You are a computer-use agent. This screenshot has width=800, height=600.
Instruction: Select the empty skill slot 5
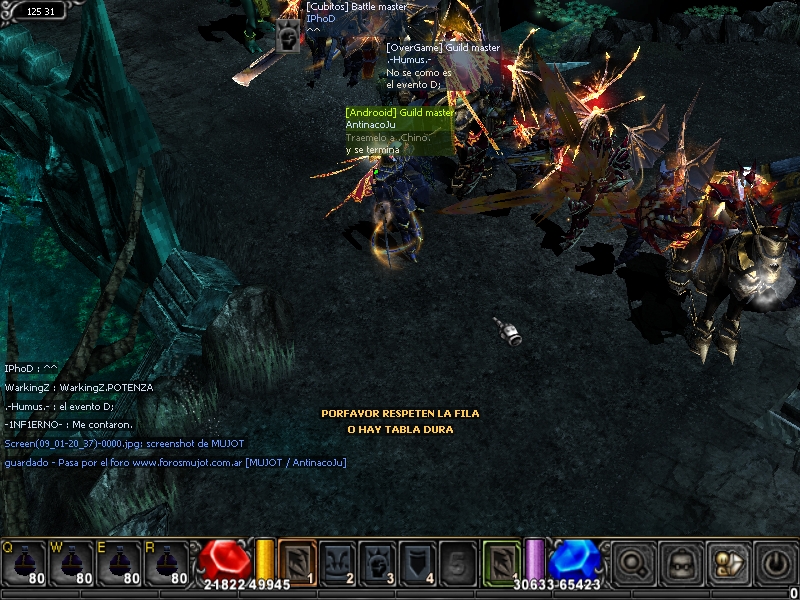click(458, 562)
